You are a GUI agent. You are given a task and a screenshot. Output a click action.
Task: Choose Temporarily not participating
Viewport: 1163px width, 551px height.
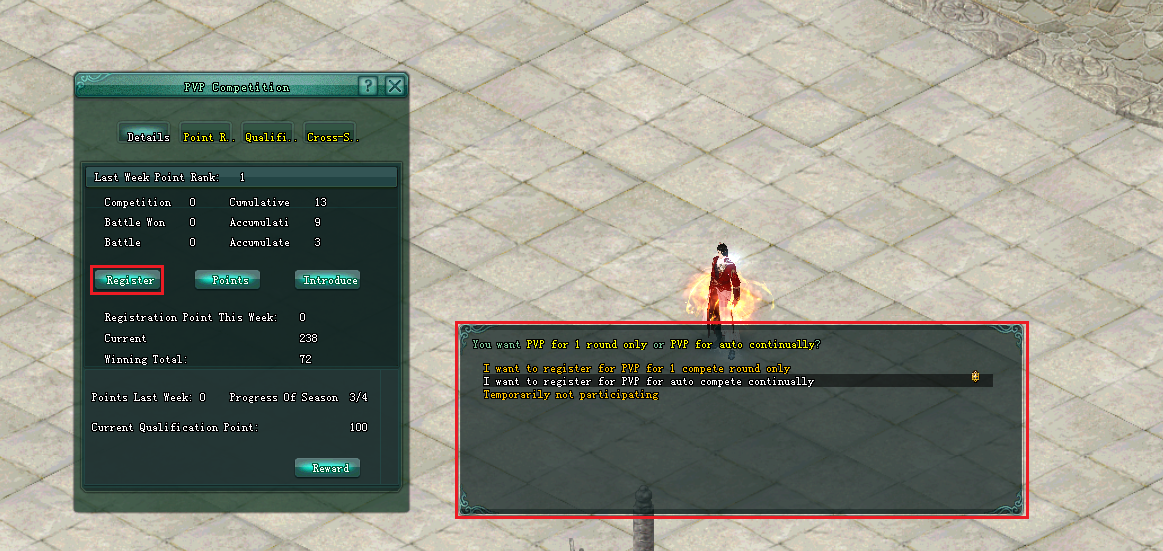[571, 394]
